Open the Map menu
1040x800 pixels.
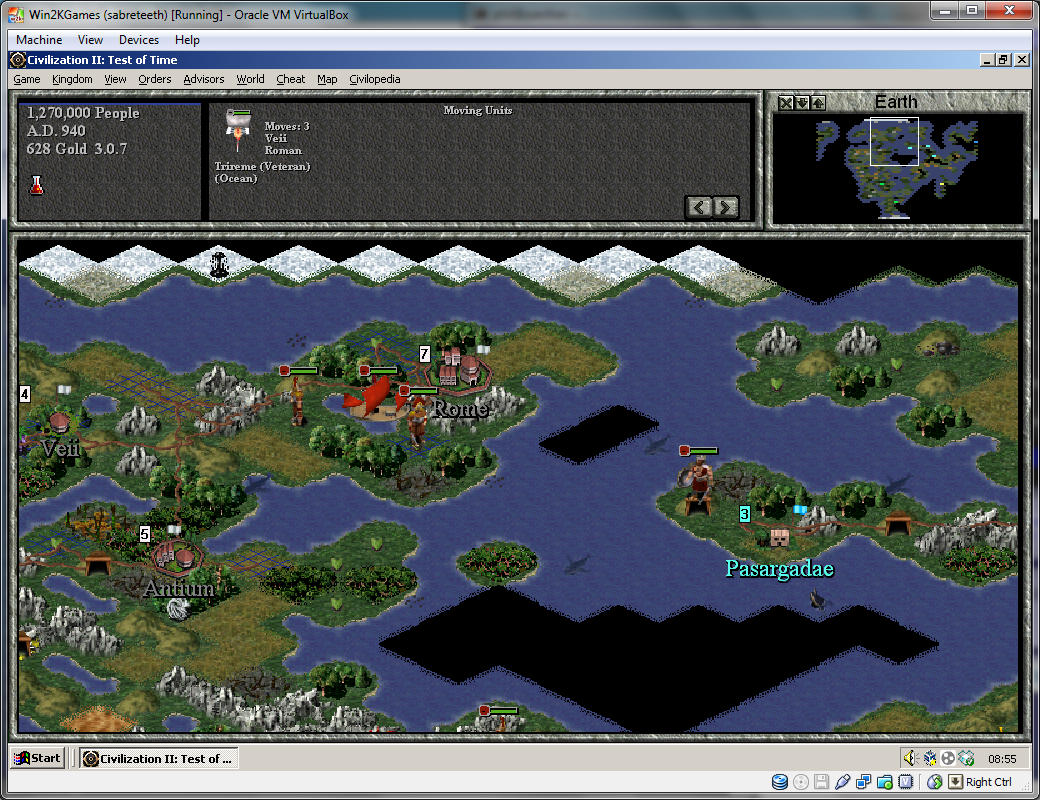pos(327,79)
